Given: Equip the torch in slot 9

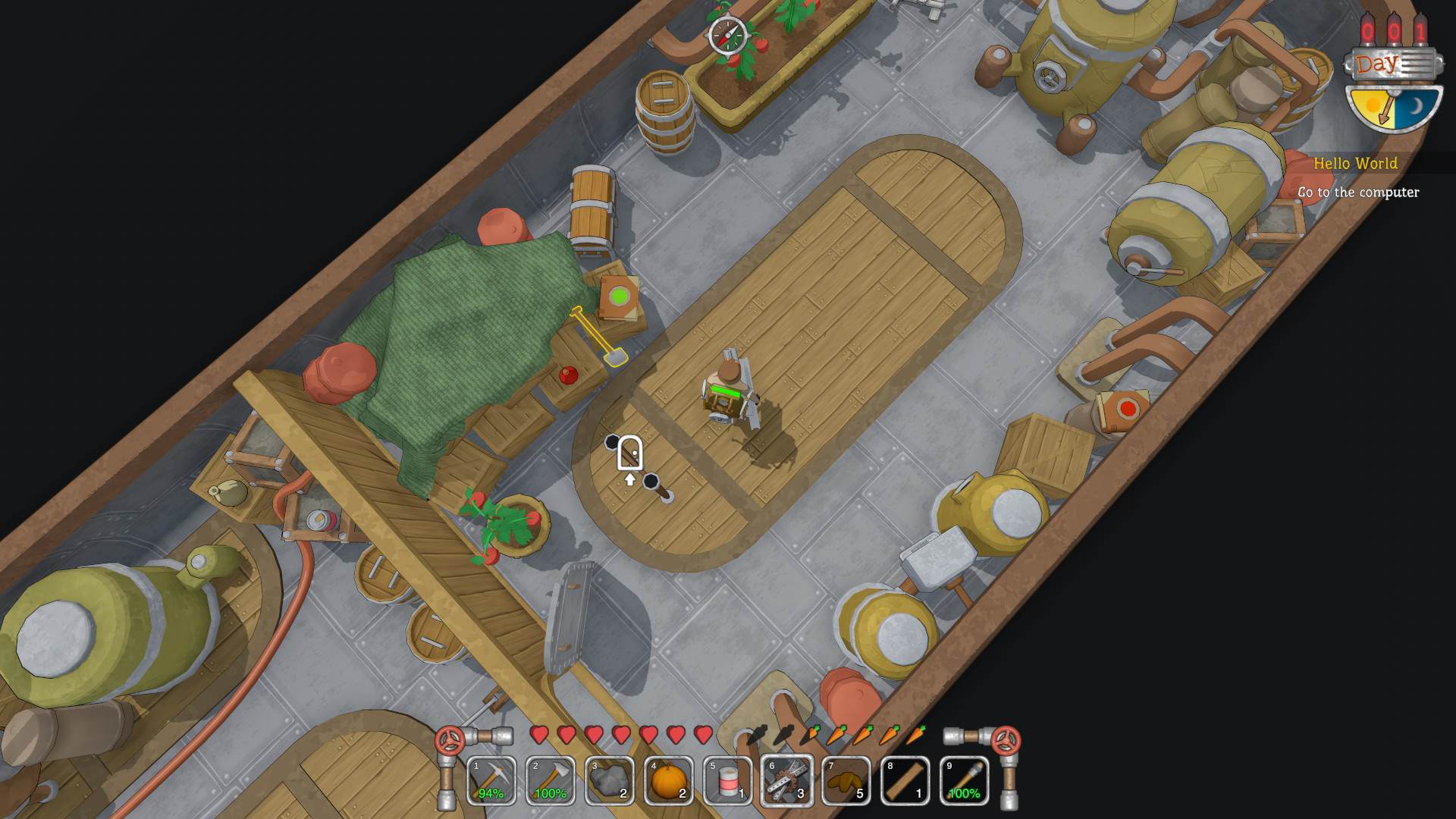Looking at the screenshot, I should click(x=965, y=780).
